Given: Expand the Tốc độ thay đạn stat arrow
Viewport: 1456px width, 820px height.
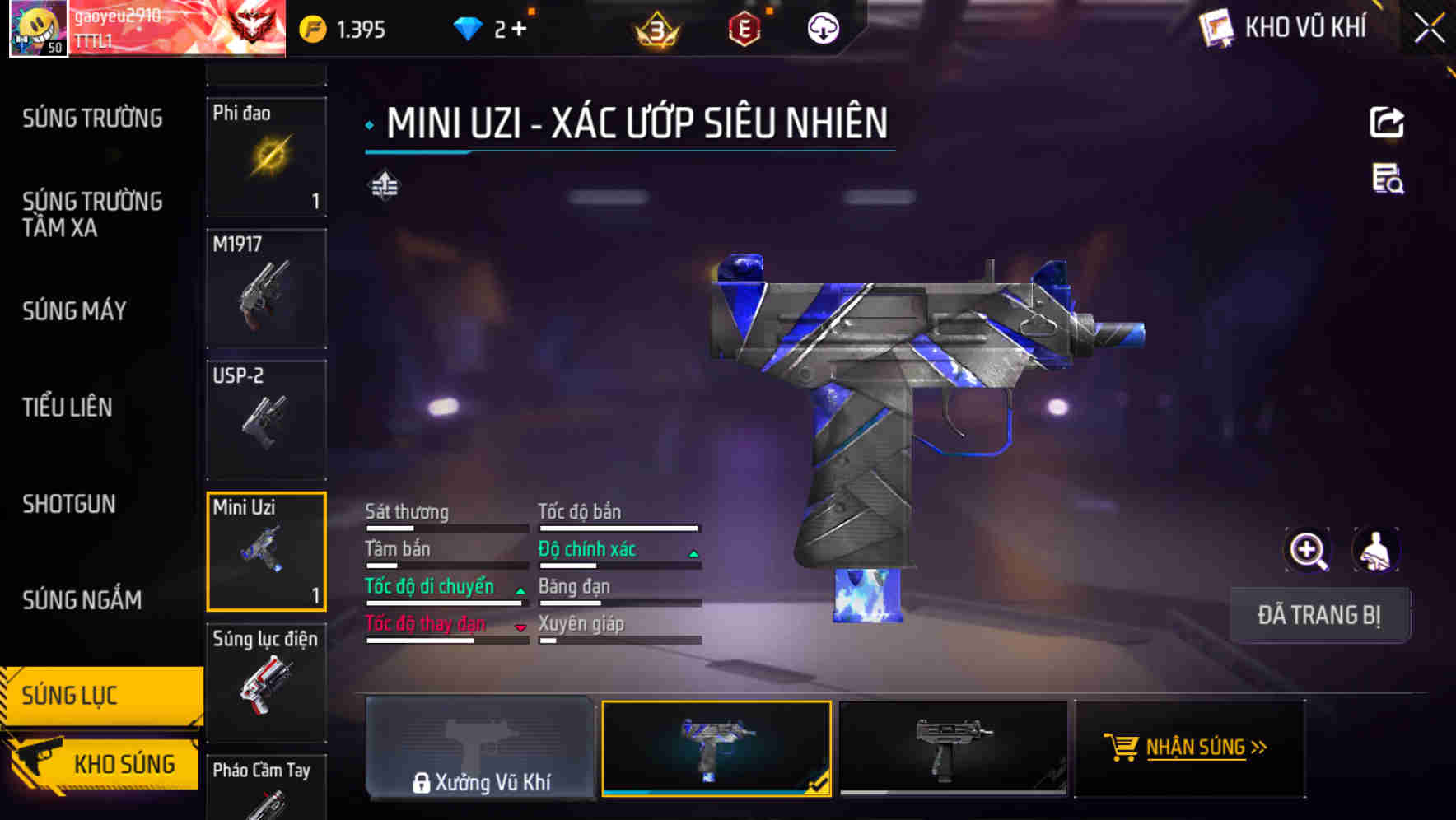Looking at the screenshot, I should [x=520, y=627].
